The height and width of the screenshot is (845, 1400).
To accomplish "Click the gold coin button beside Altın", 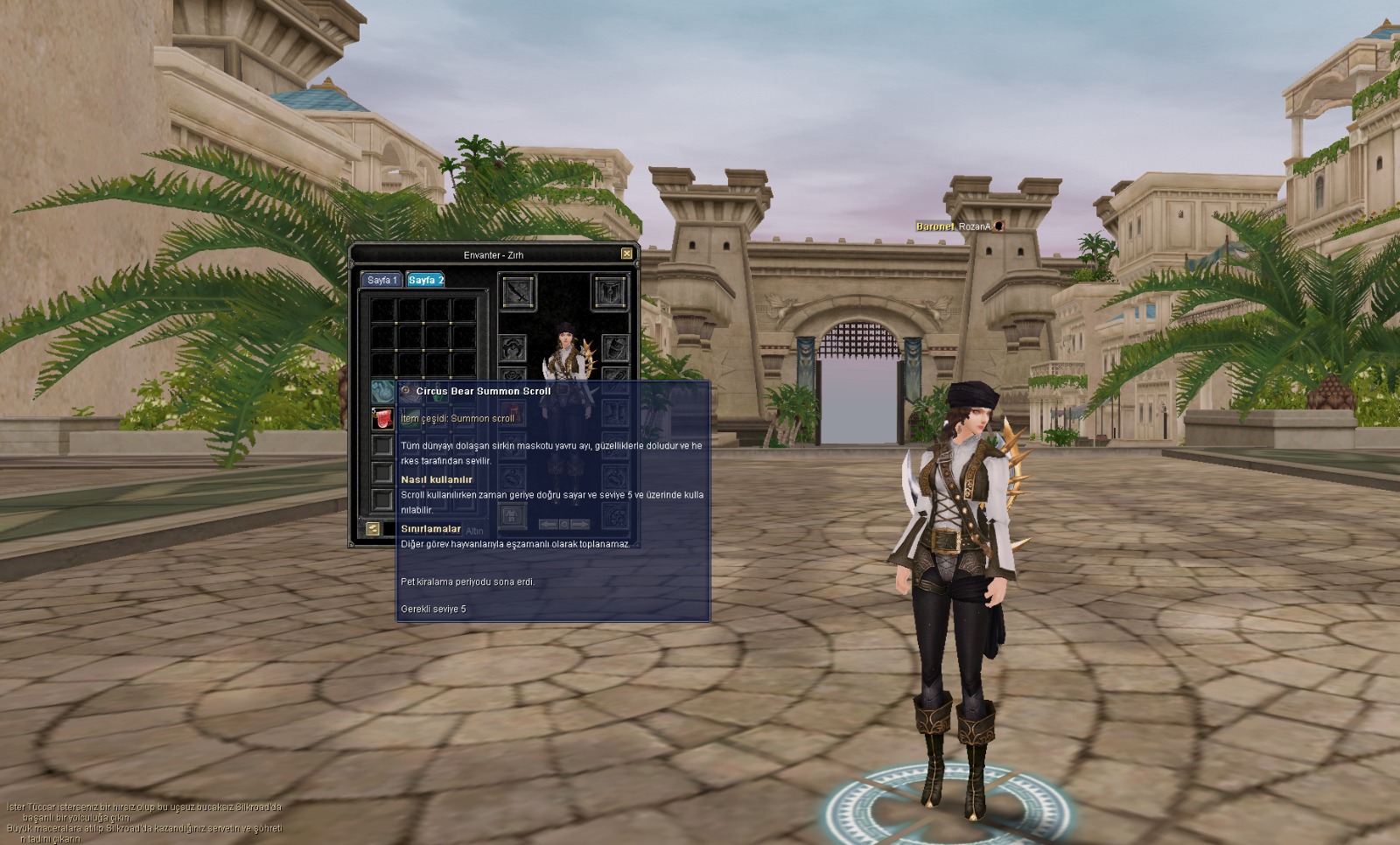I will tap(373, 528).
